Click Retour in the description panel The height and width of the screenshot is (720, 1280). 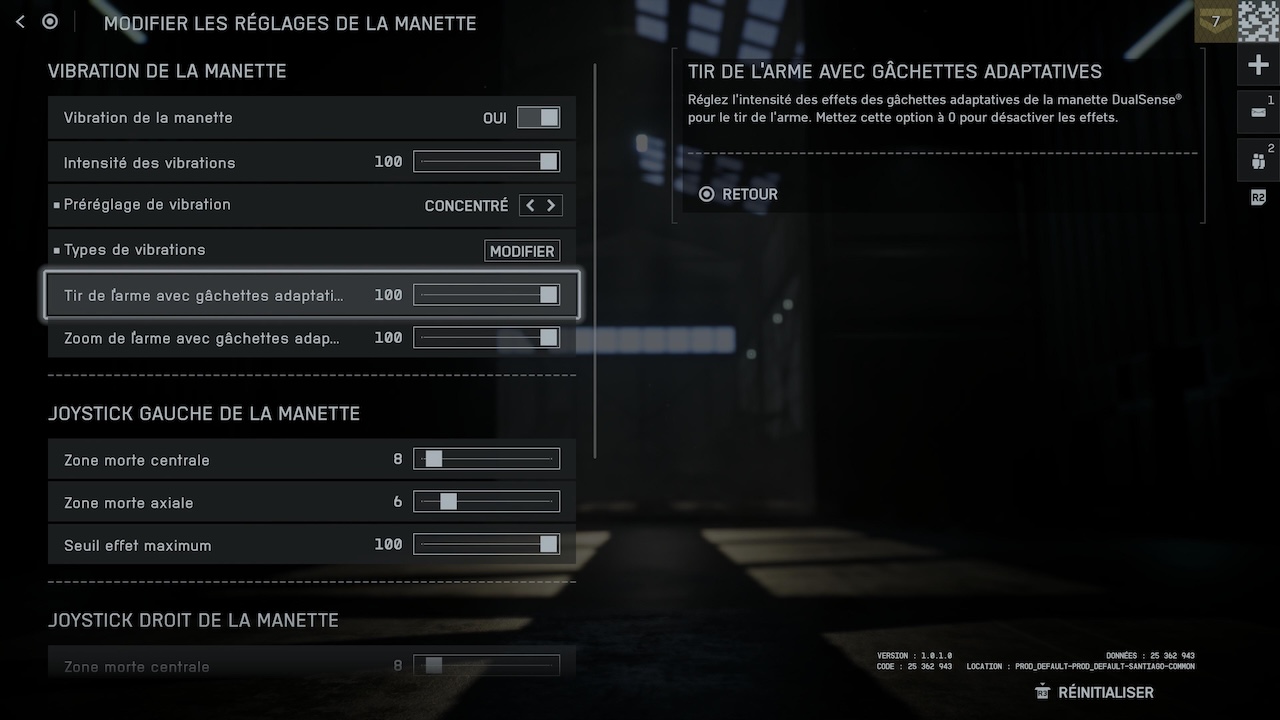click(738, 194)
